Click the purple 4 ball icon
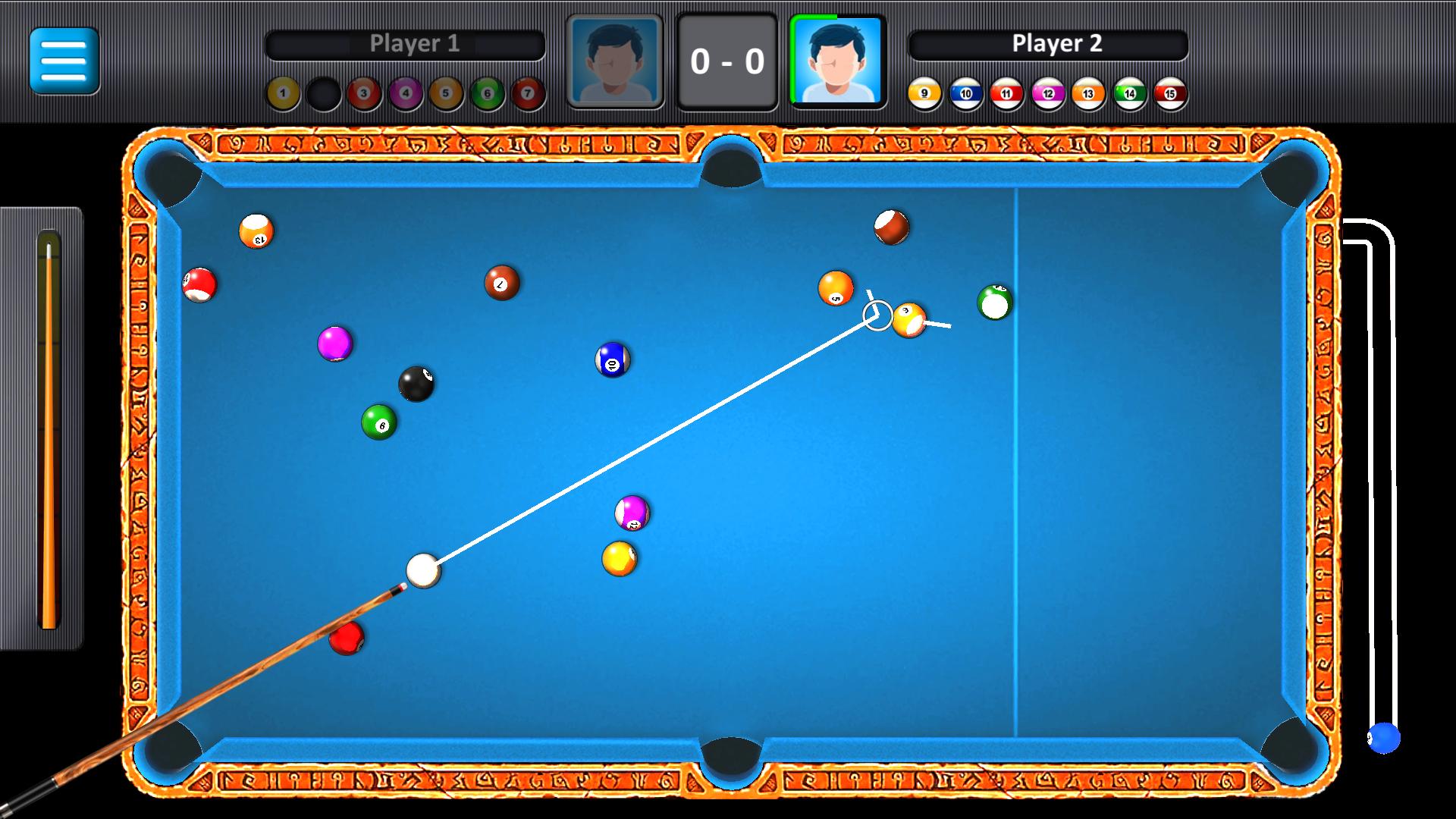Image resolution: width=1456 pixels, height=819 pixels. click(403, 93)
